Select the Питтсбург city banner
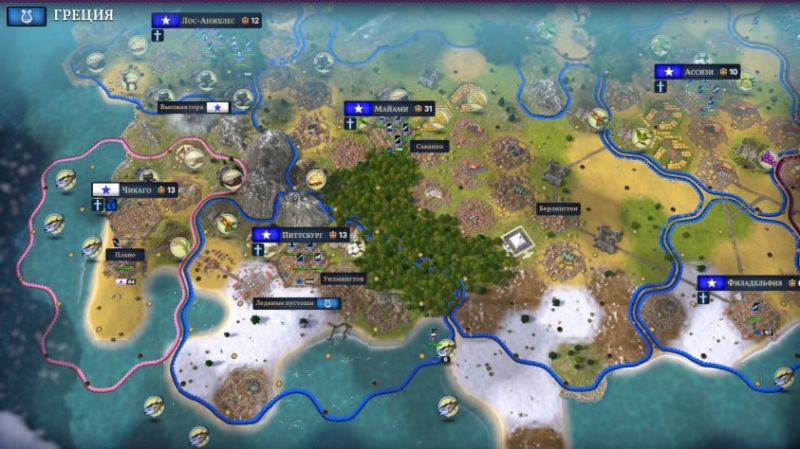800x449 pixels. coord(301,235)
